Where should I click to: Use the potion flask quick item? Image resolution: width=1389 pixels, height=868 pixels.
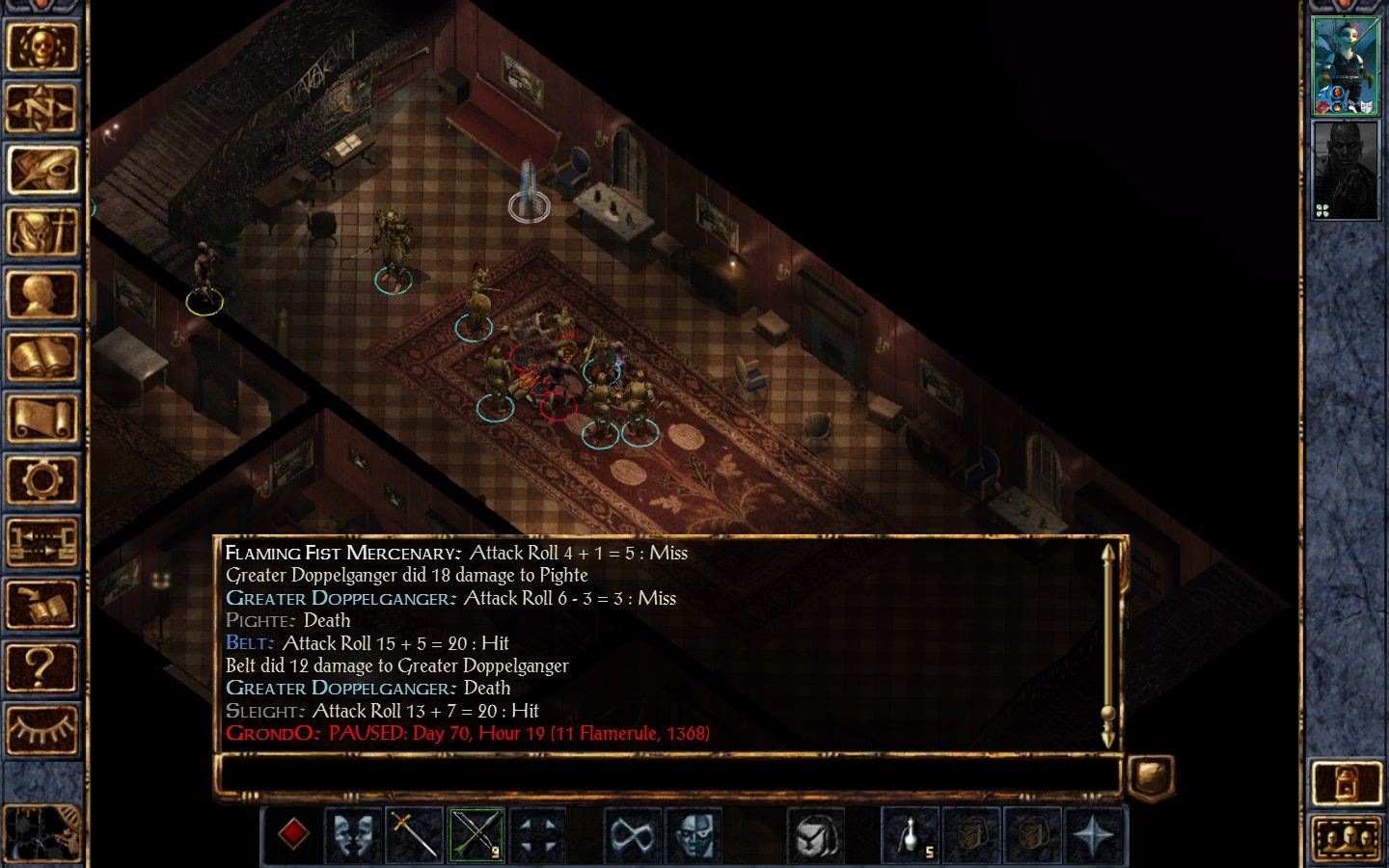[911, 834]
